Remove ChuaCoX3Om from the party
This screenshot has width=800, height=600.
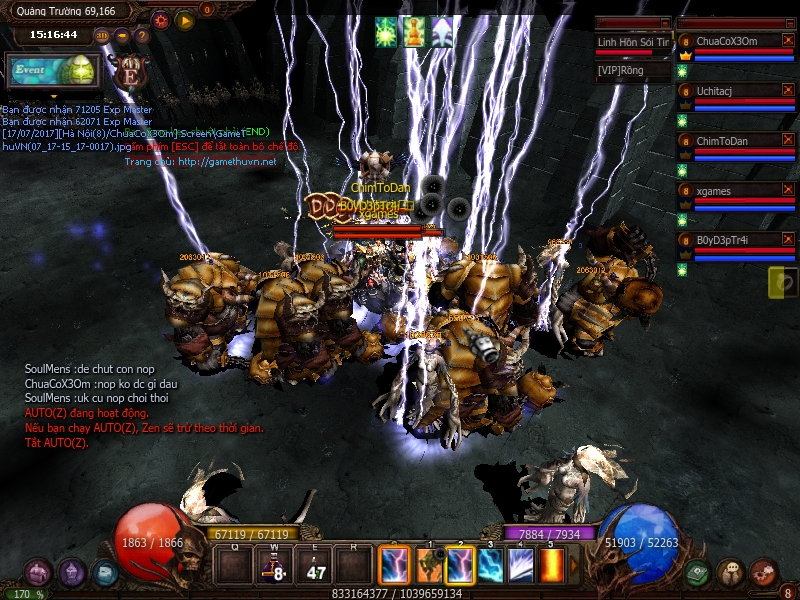point(788,41)
